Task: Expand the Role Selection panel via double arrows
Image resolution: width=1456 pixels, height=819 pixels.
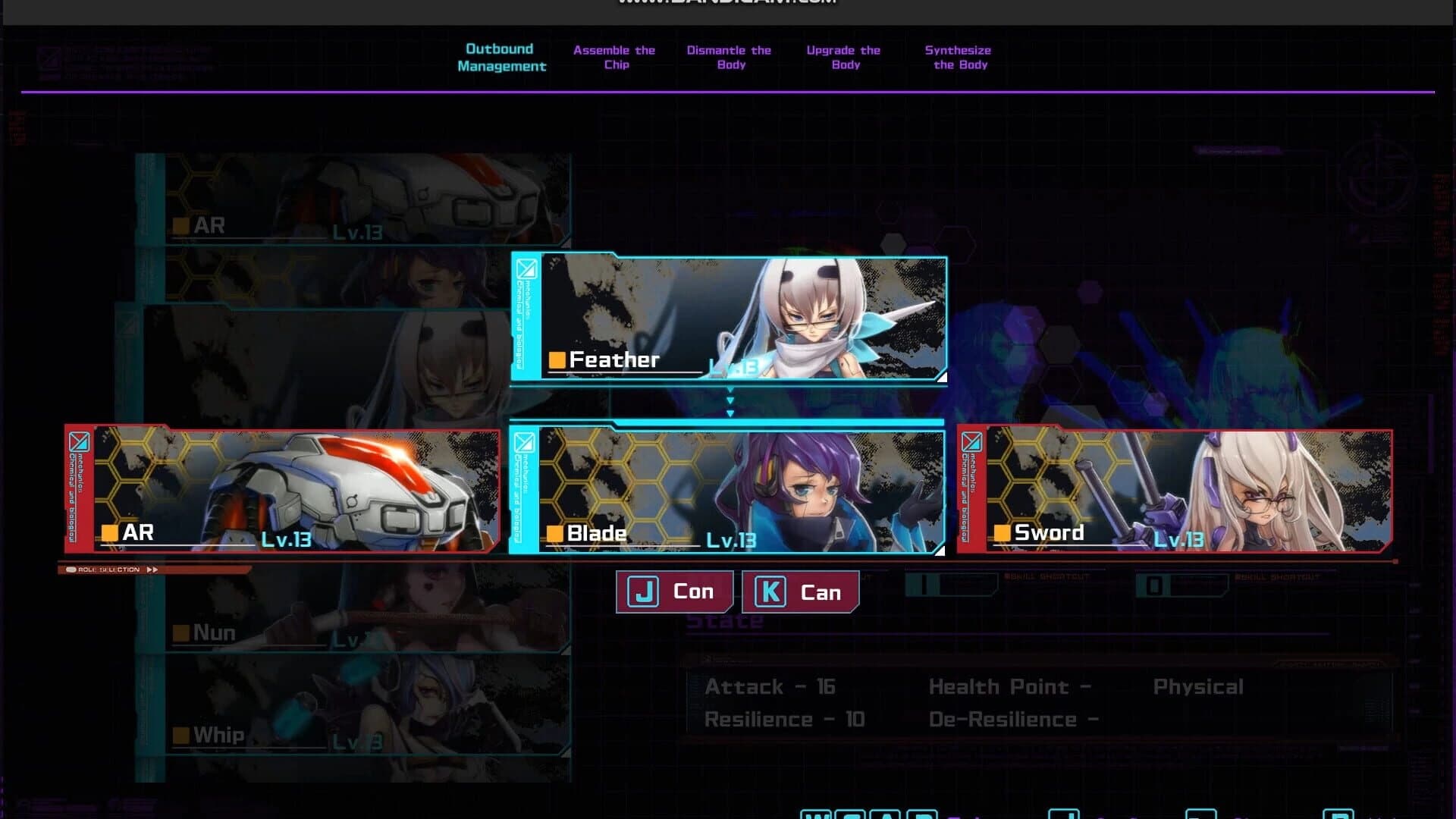Action: (x=153, y=569)
